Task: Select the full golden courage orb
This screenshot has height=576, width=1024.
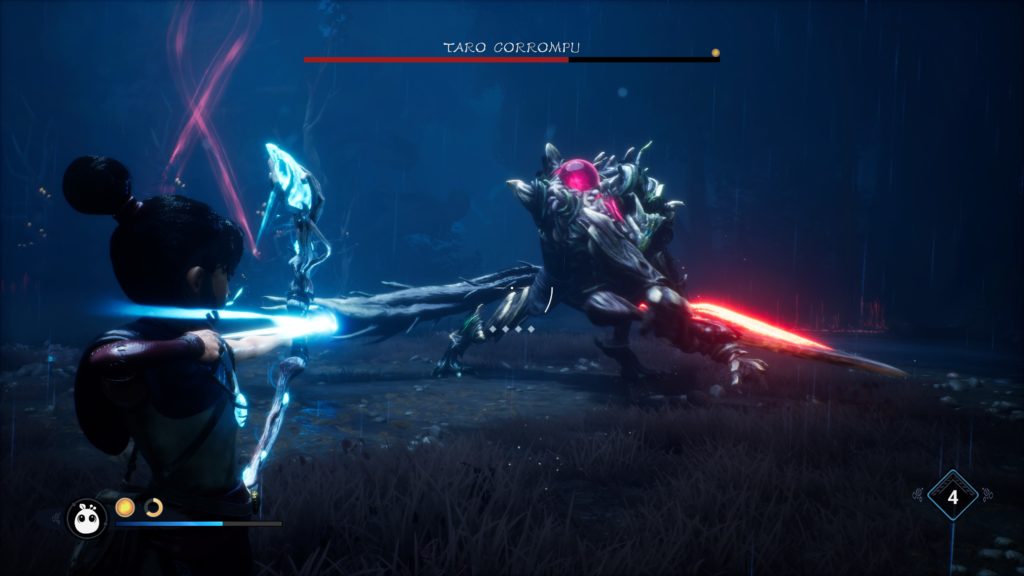Action: pyautogui.click(x=125, y=507)
